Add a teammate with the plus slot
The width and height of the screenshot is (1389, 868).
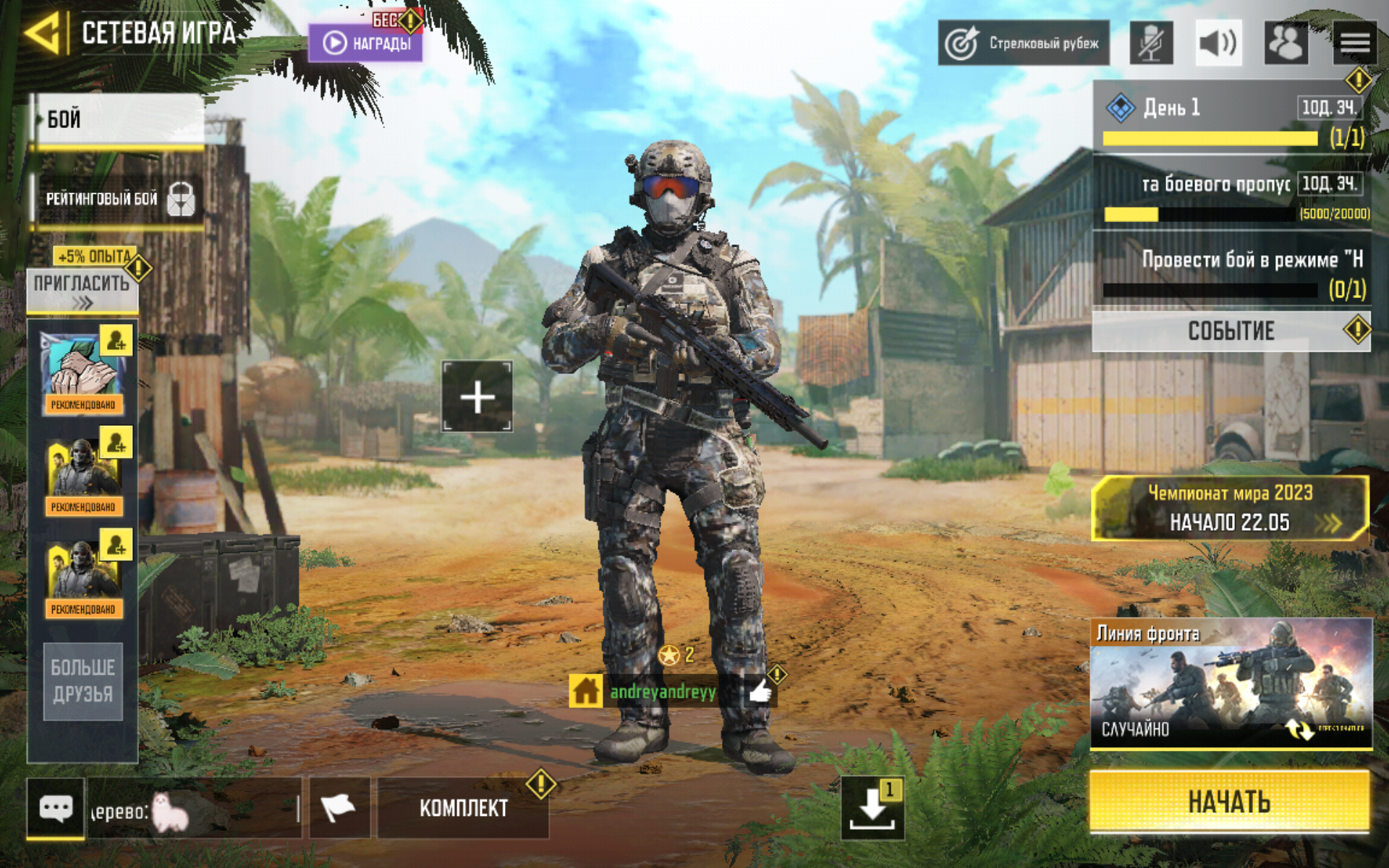[477, 397]
